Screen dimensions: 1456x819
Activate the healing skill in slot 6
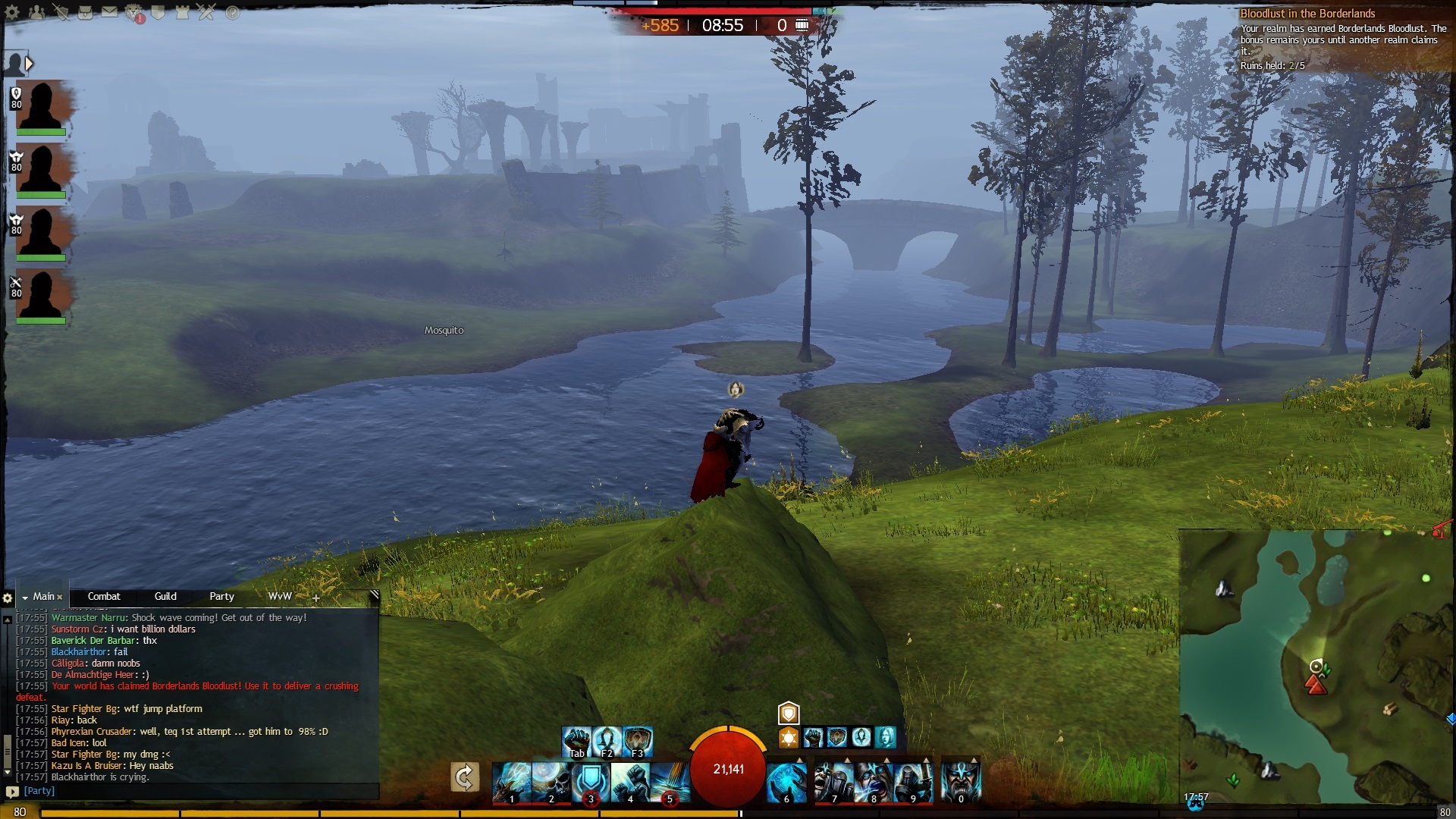[786, 781]
